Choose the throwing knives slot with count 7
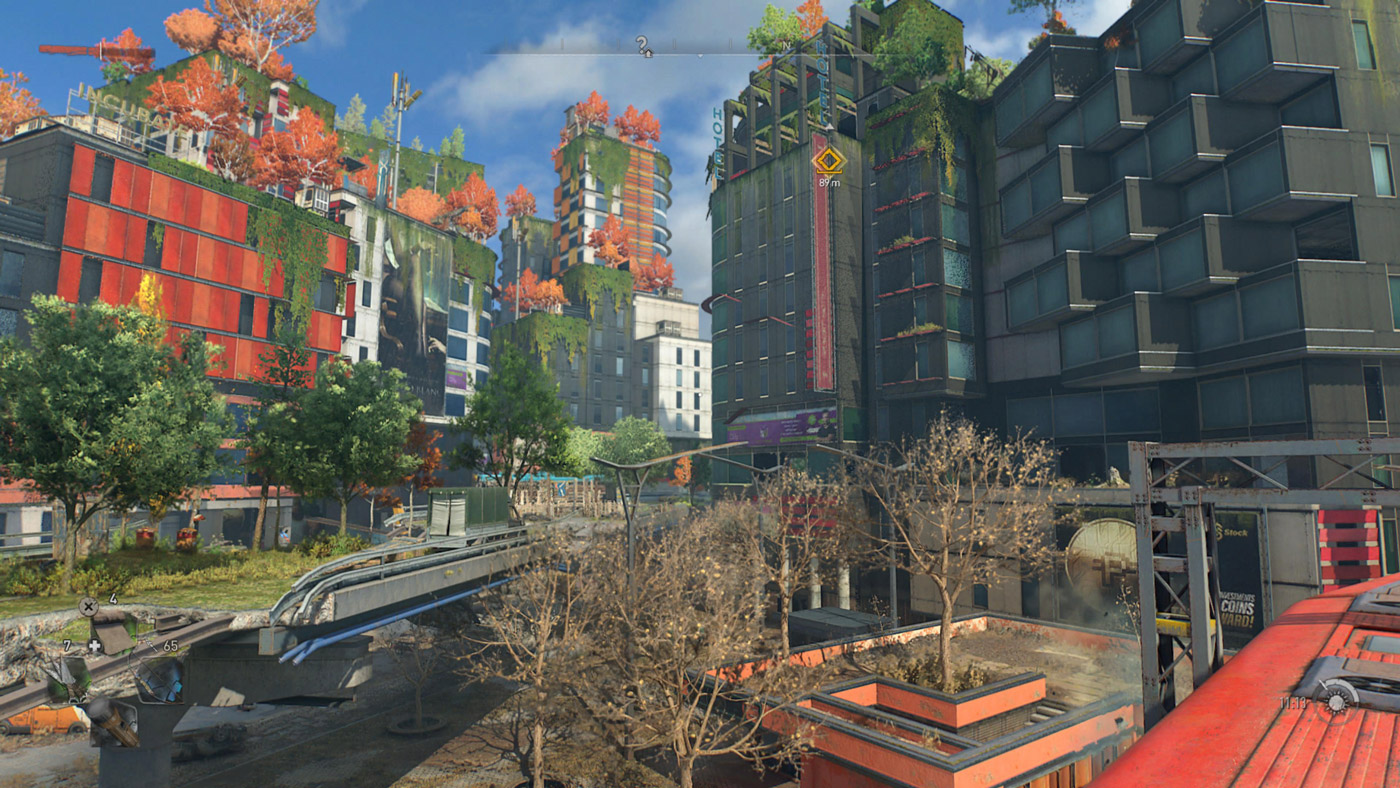Image resolution: width=1400 pixels, height=788 pixels. (x=67, y=677)
